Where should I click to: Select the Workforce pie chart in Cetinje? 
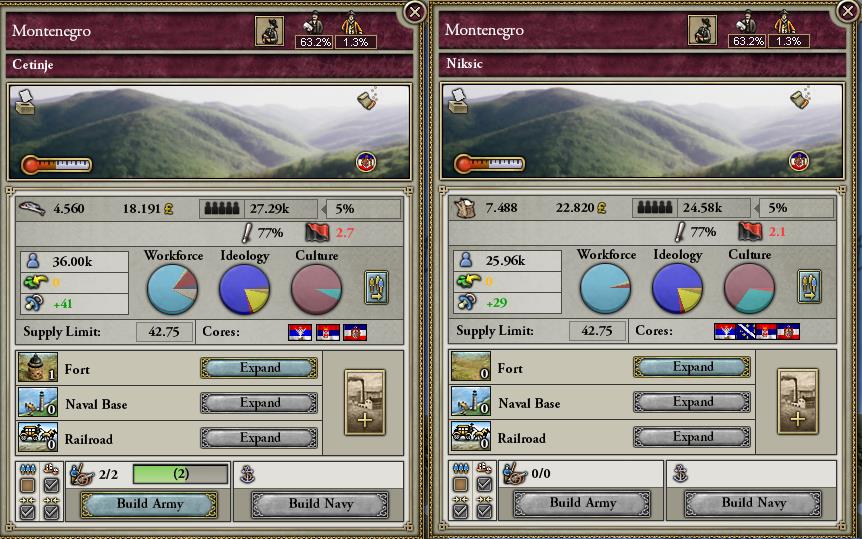(172, 290)
